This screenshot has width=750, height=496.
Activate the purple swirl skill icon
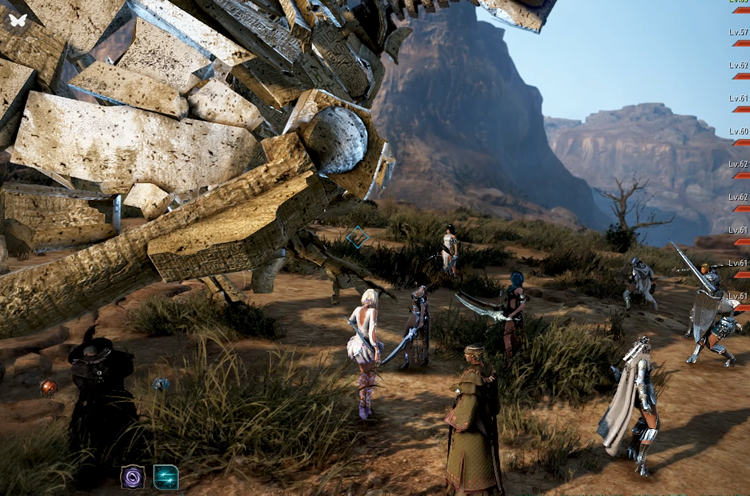(x=133, y=477)
